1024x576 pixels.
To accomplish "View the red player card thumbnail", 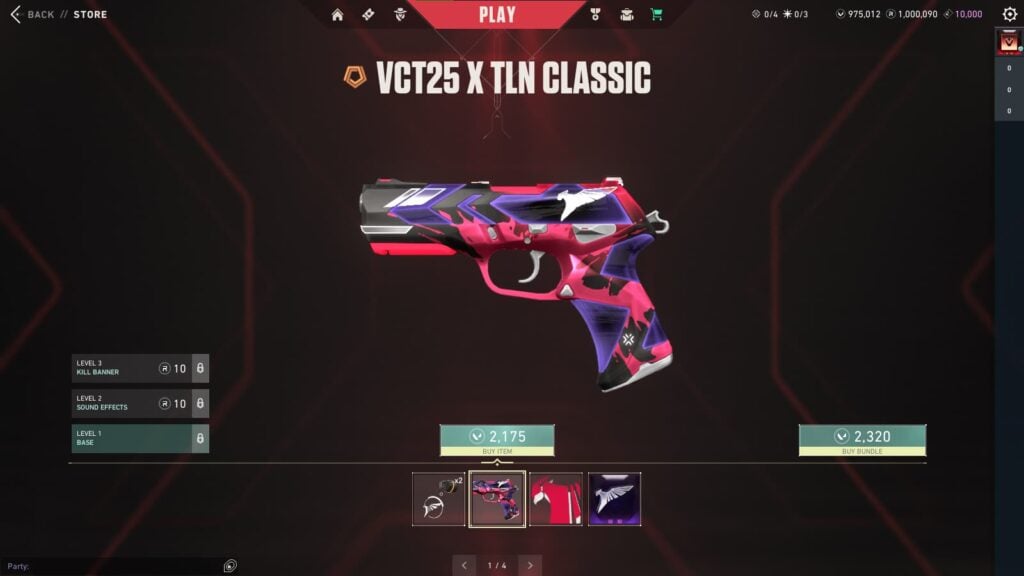I will point(556,499).
